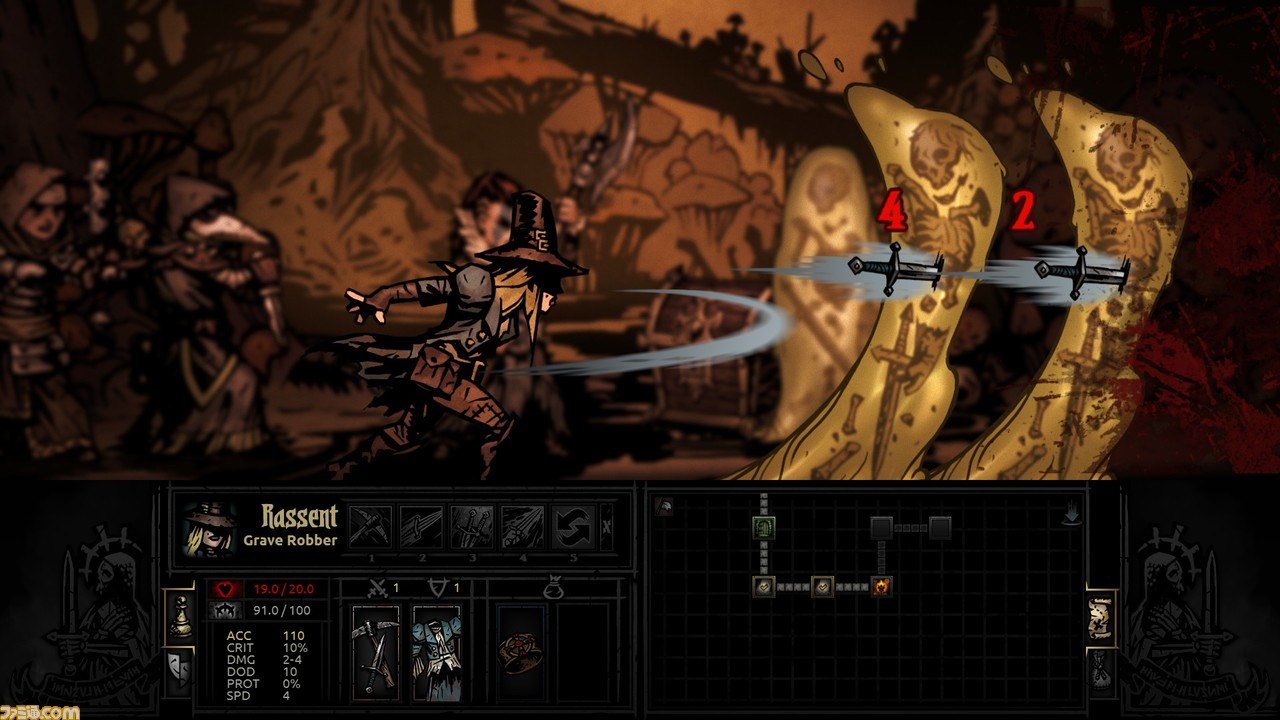Choose the dagger skill in slot 2
Viewport: 1280px width, 720px height.
420,526
